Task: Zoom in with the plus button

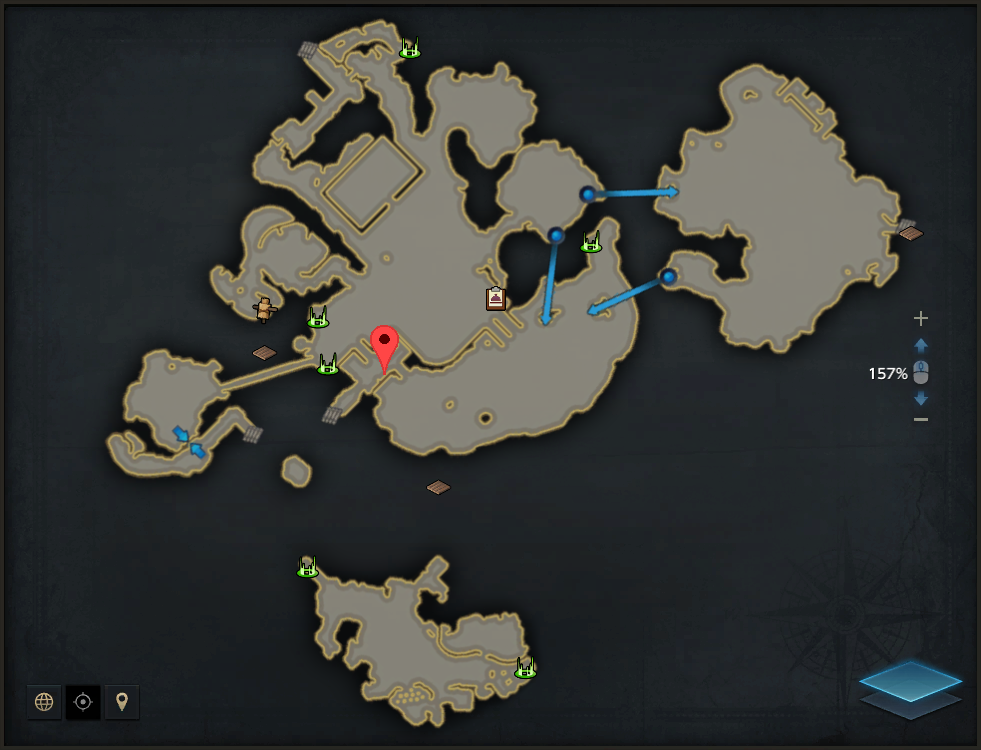Action: tap(921, 318)
